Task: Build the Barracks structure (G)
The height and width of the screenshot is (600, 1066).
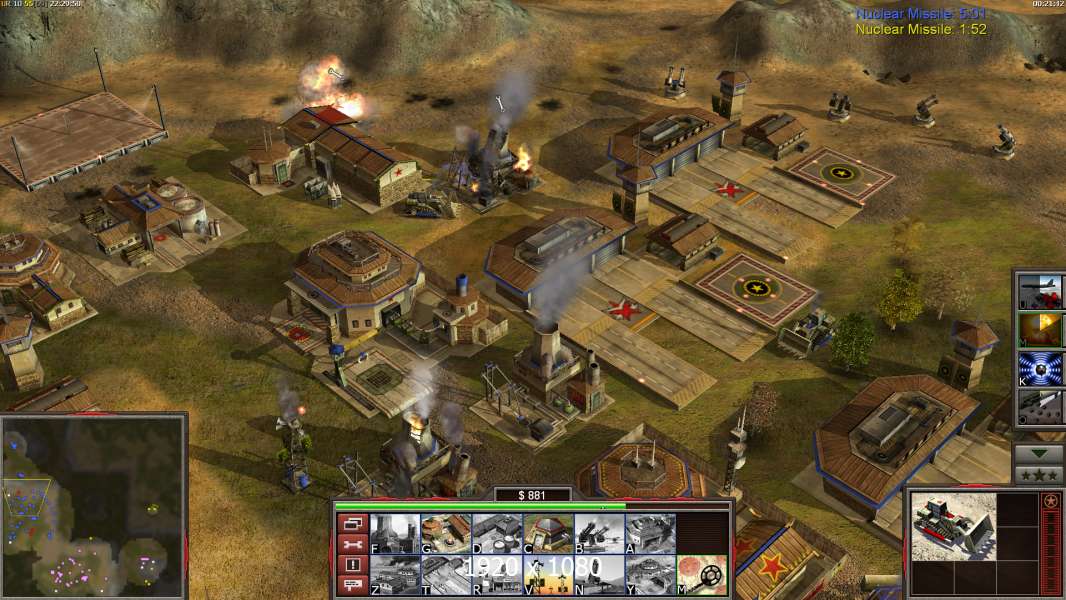Action: 446,533
